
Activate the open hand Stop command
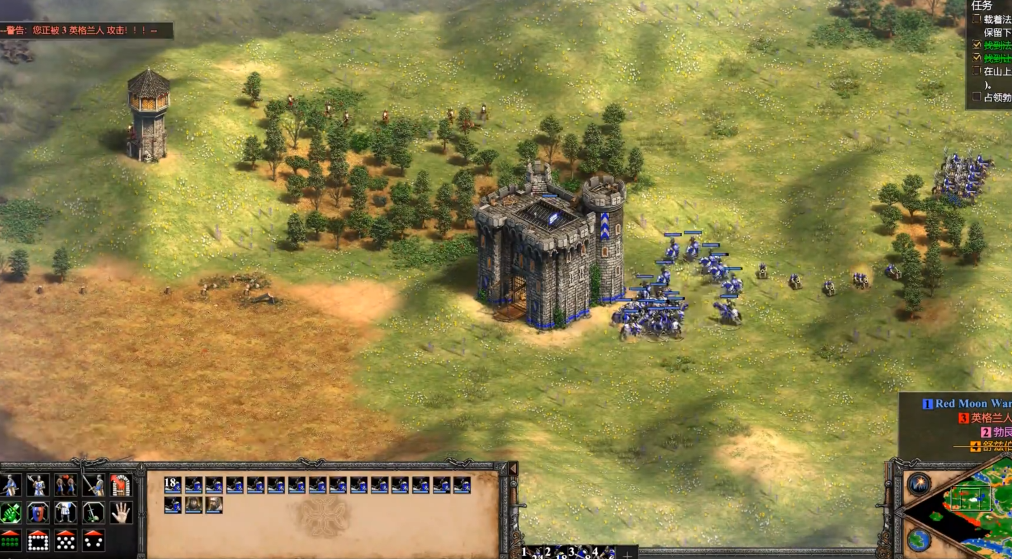[x=121, y=513]
